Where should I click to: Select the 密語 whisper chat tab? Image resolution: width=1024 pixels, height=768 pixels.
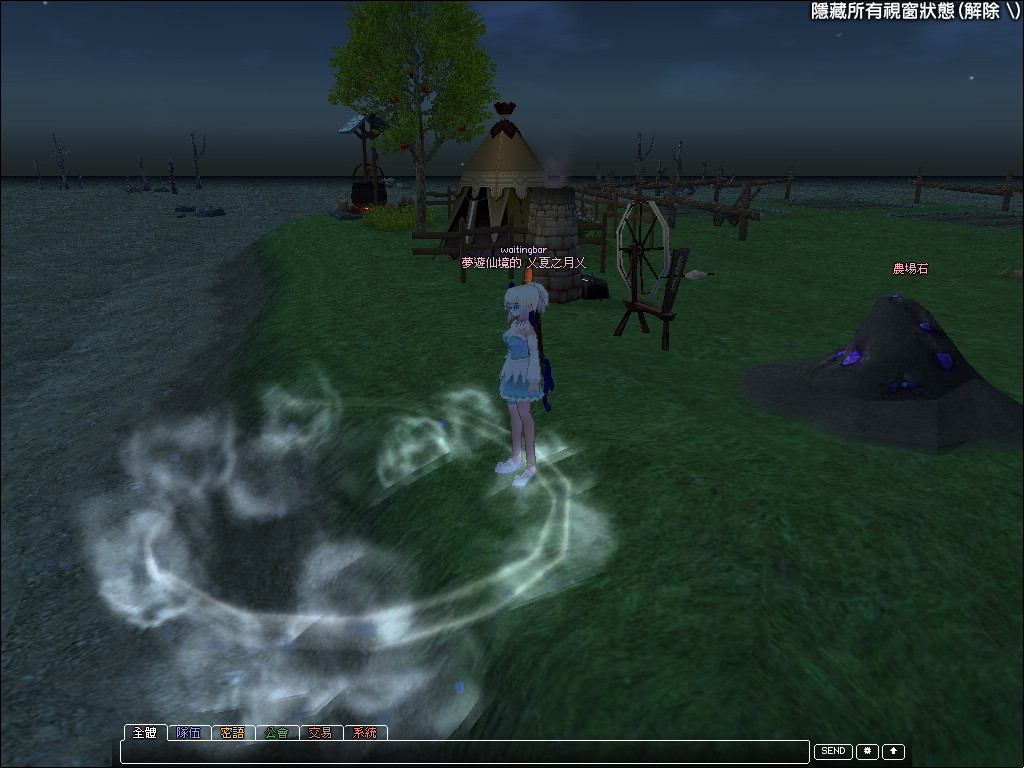coord(233,732)
